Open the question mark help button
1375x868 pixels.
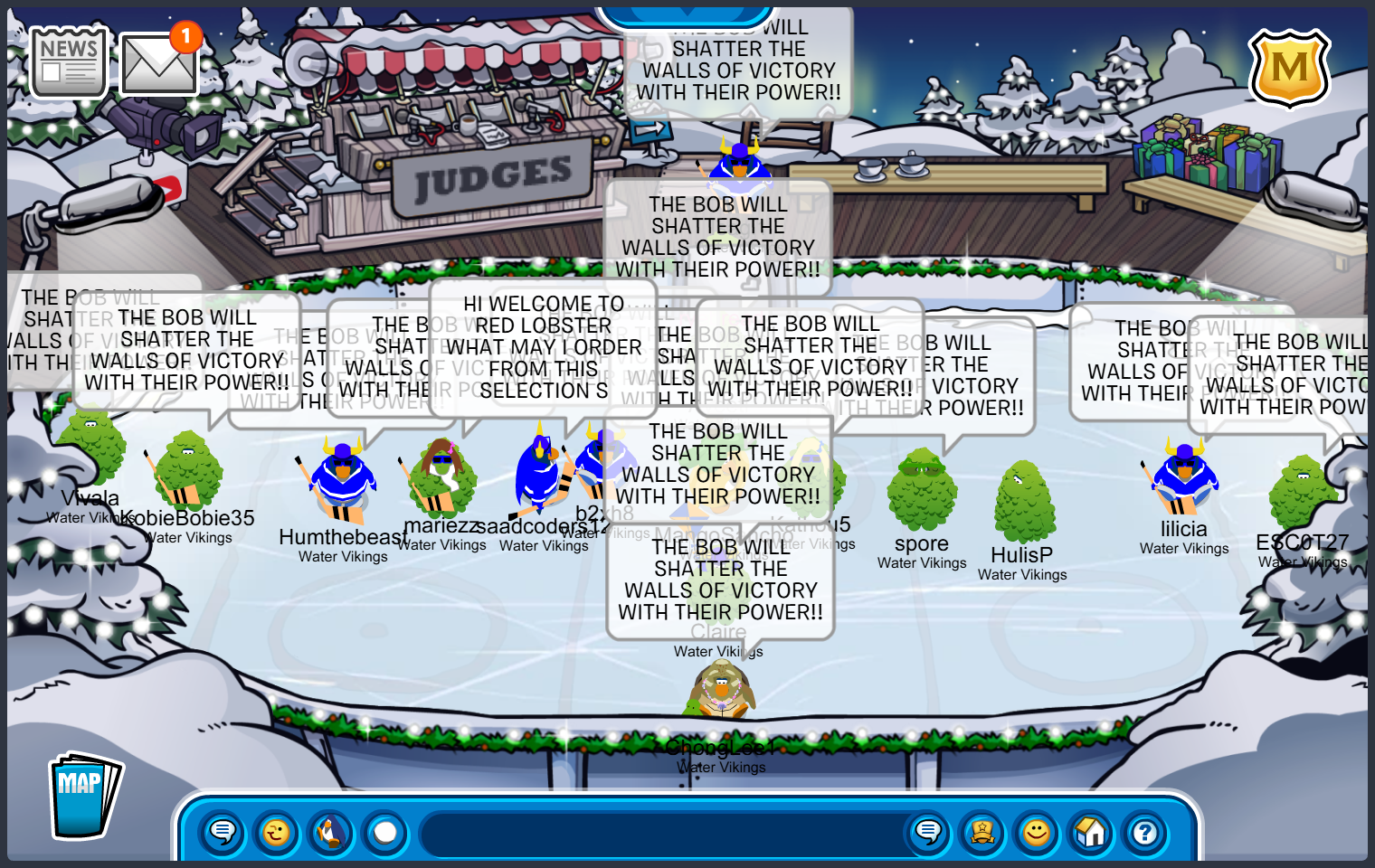(x=1145, y=832)
